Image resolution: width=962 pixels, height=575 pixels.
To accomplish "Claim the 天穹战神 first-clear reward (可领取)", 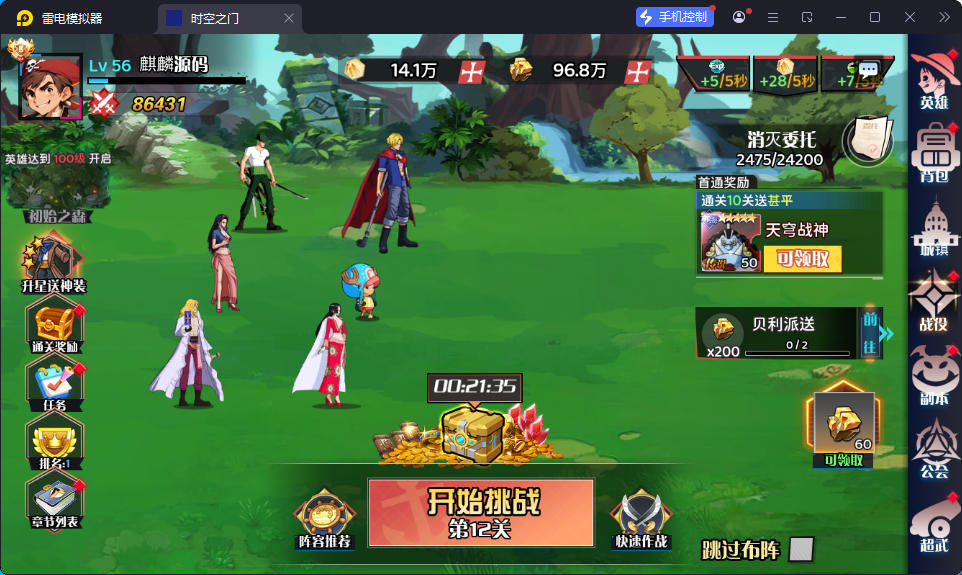I will point(802,258).
